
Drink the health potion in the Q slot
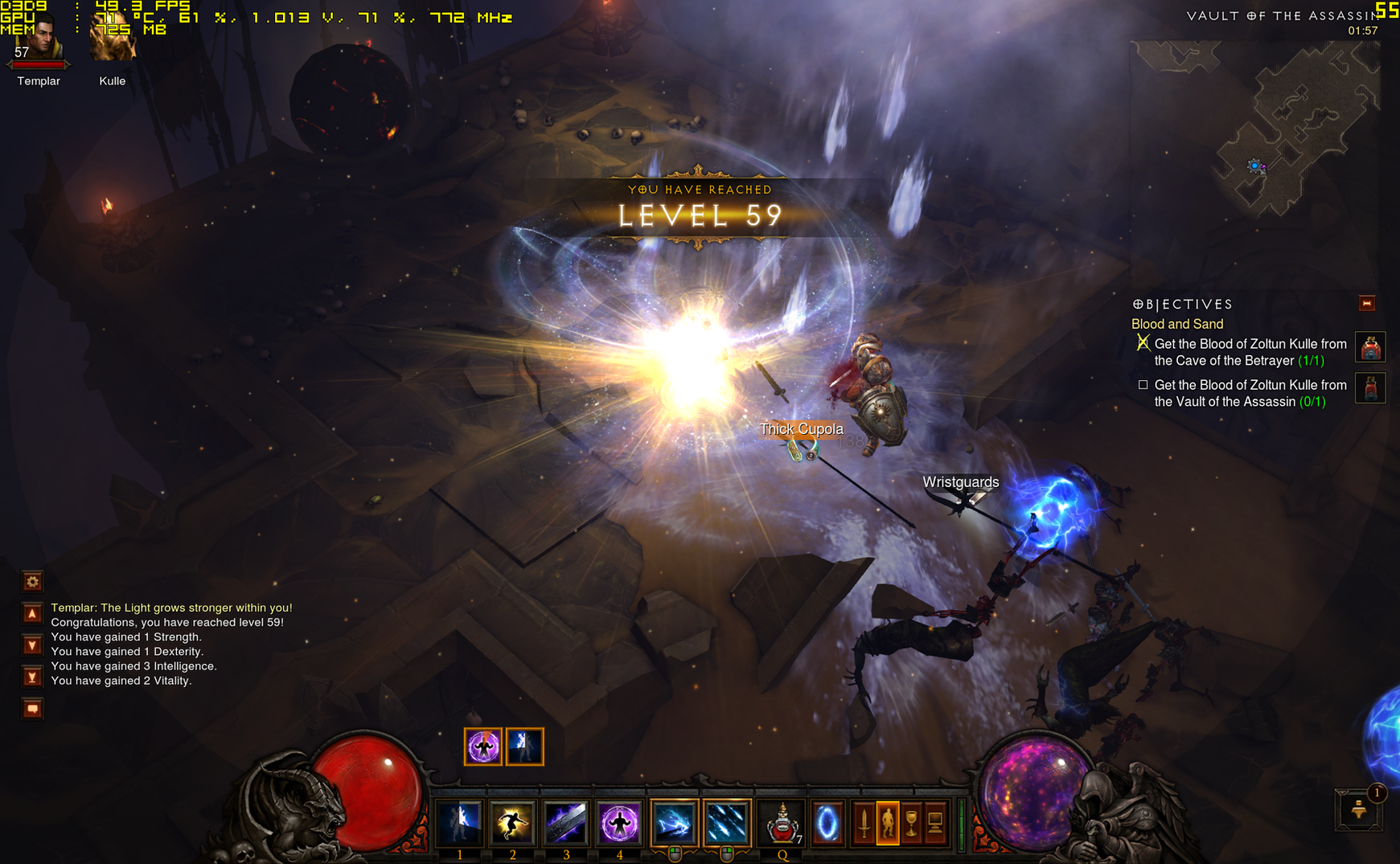pos(780,822)
